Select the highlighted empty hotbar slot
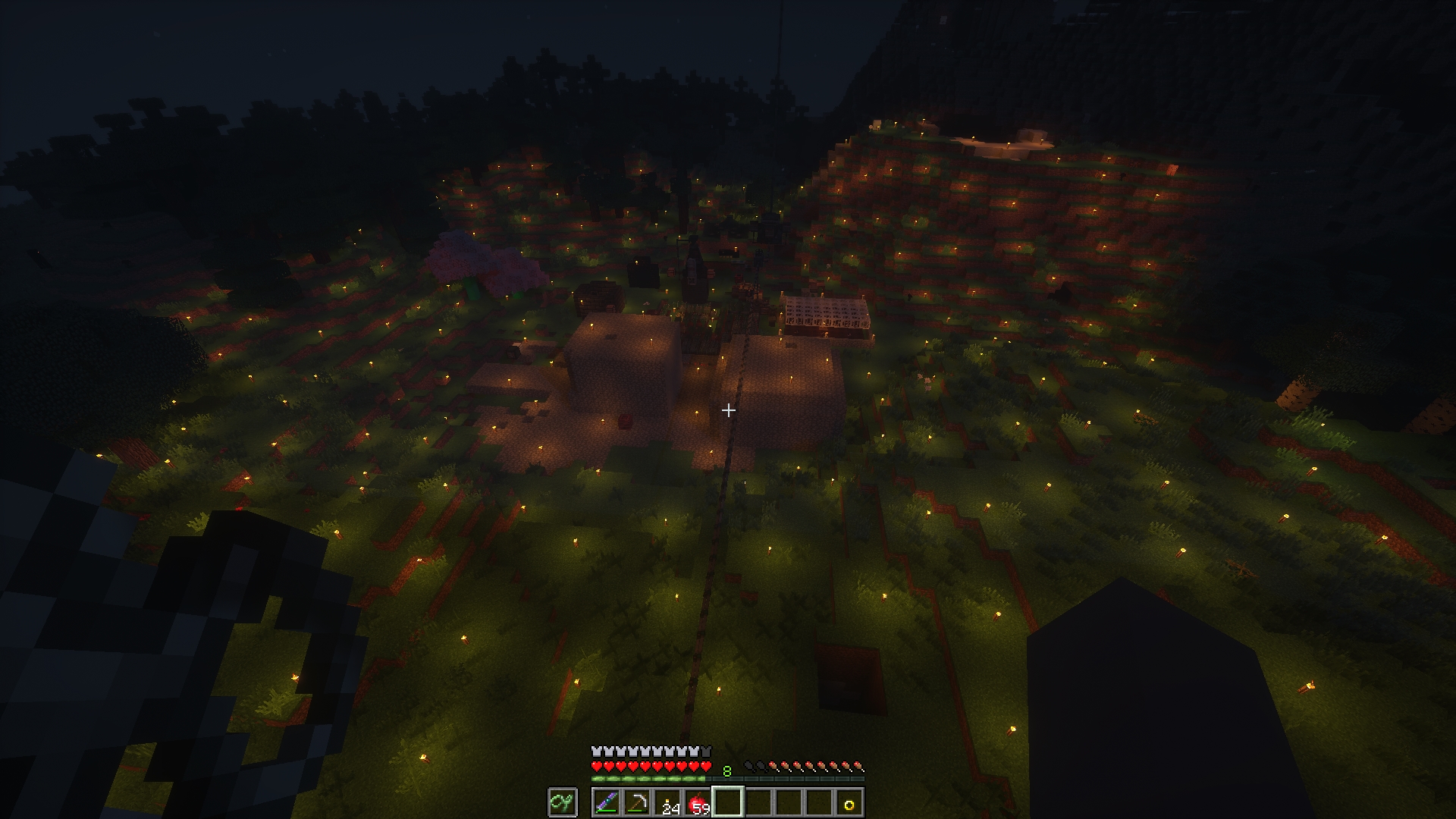The image size is (1456, 819). coord(727,803)
